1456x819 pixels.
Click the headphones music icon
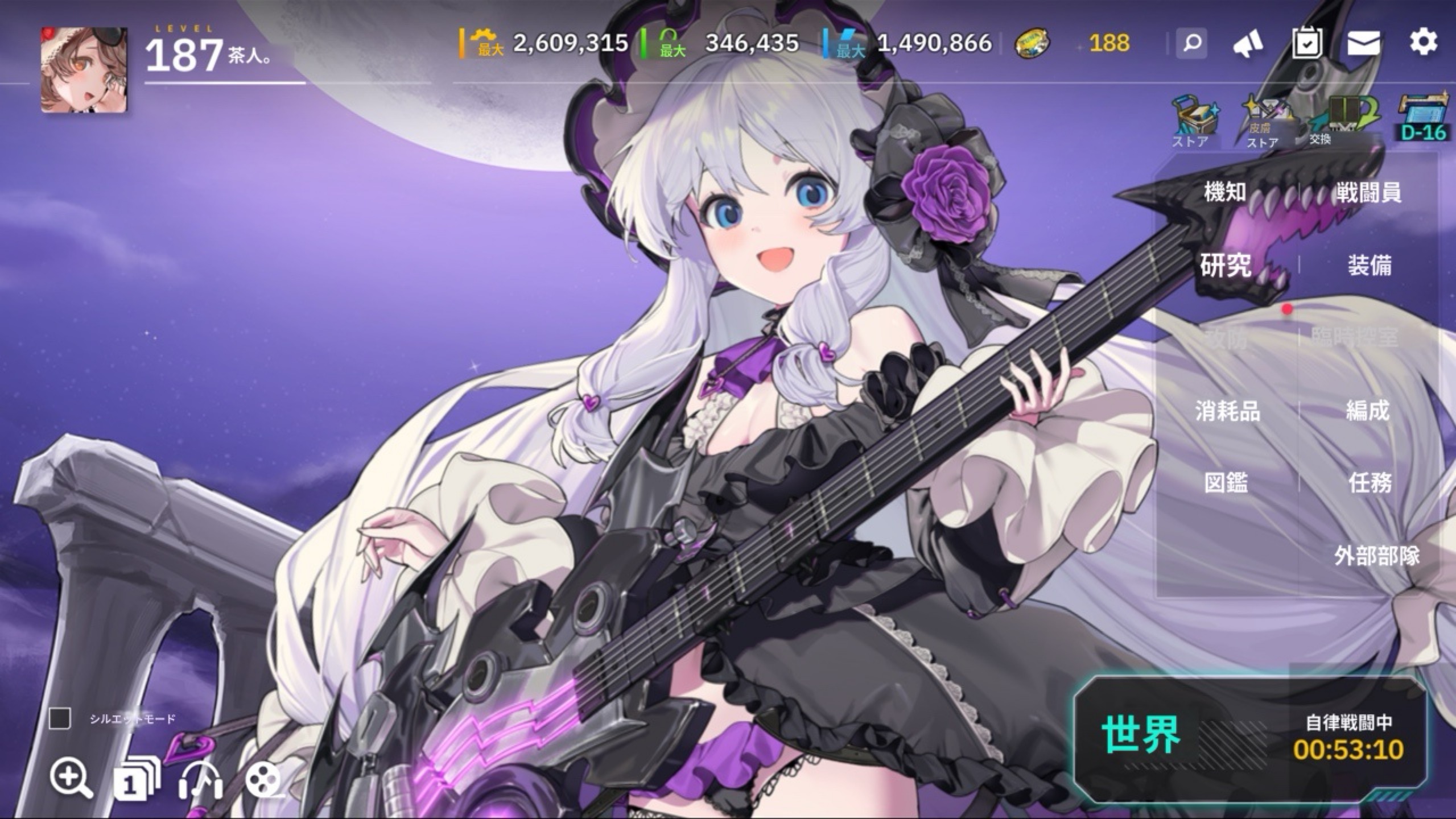200,779
